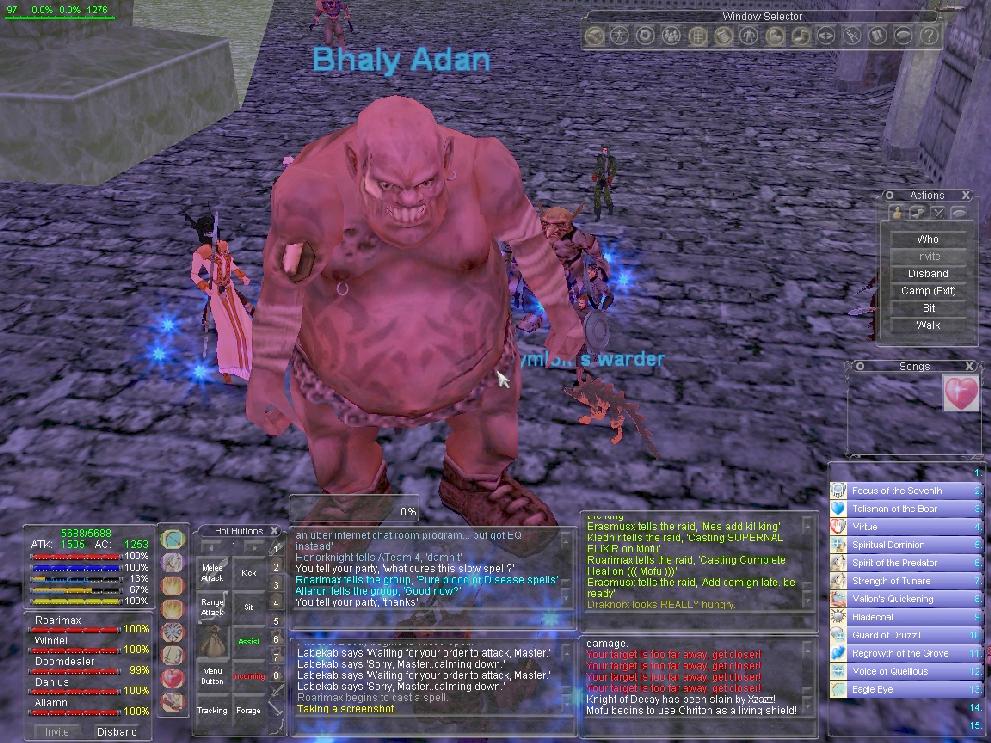Toggle Walk in the Actions window

click(x=928, y=325)
